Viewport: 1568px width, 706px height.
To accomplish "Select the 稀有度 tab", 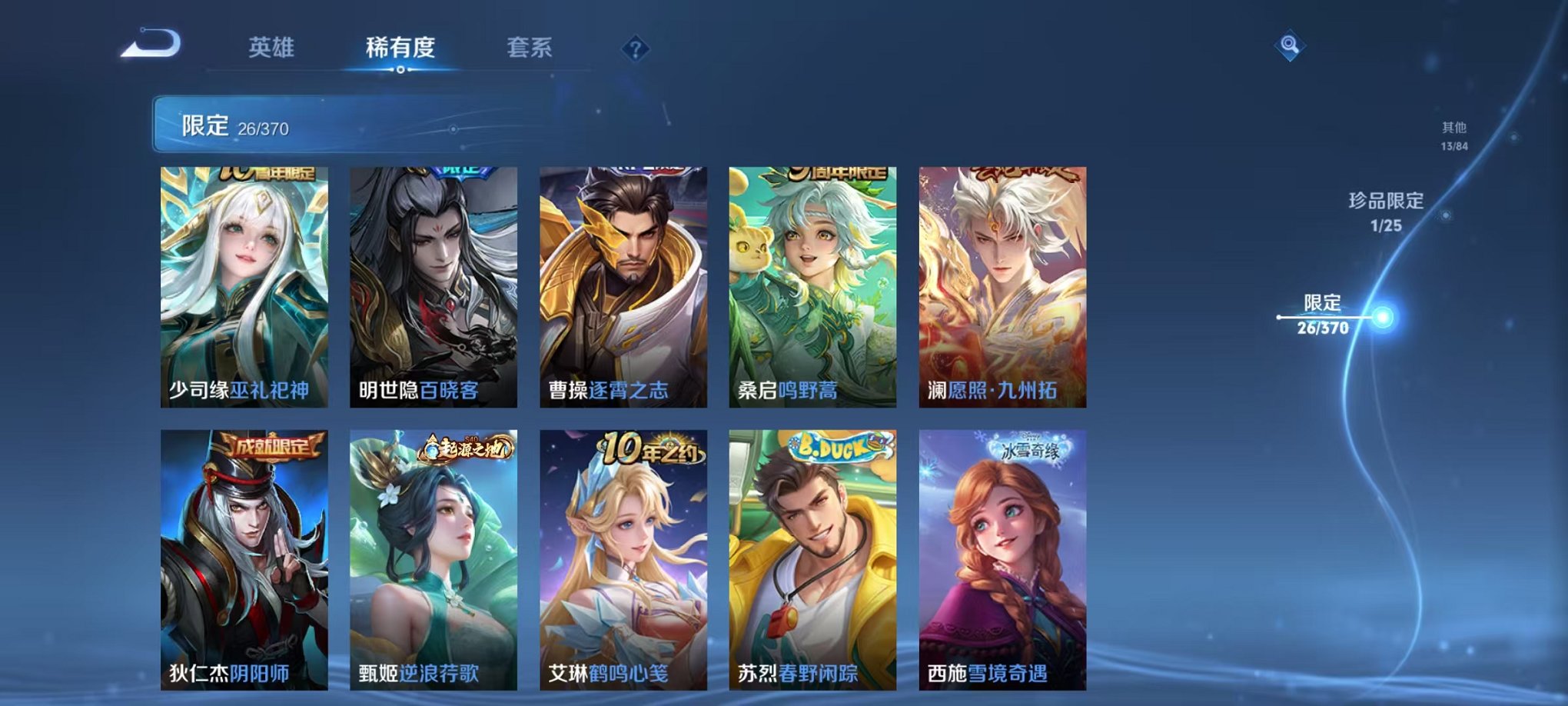I will (400, 46).
